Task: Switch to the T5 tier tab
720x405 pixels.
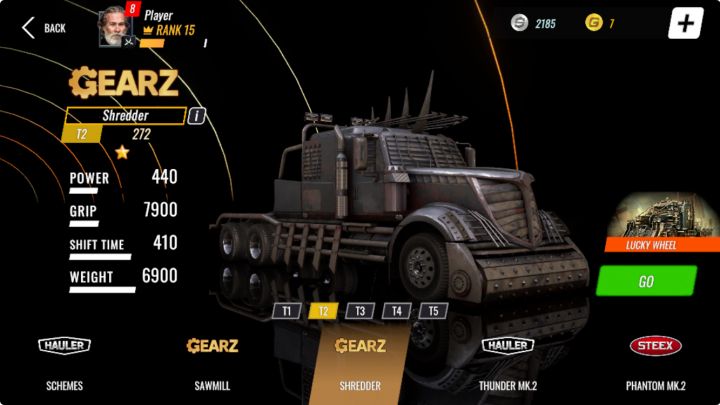Action: click(x=433, y=311)
